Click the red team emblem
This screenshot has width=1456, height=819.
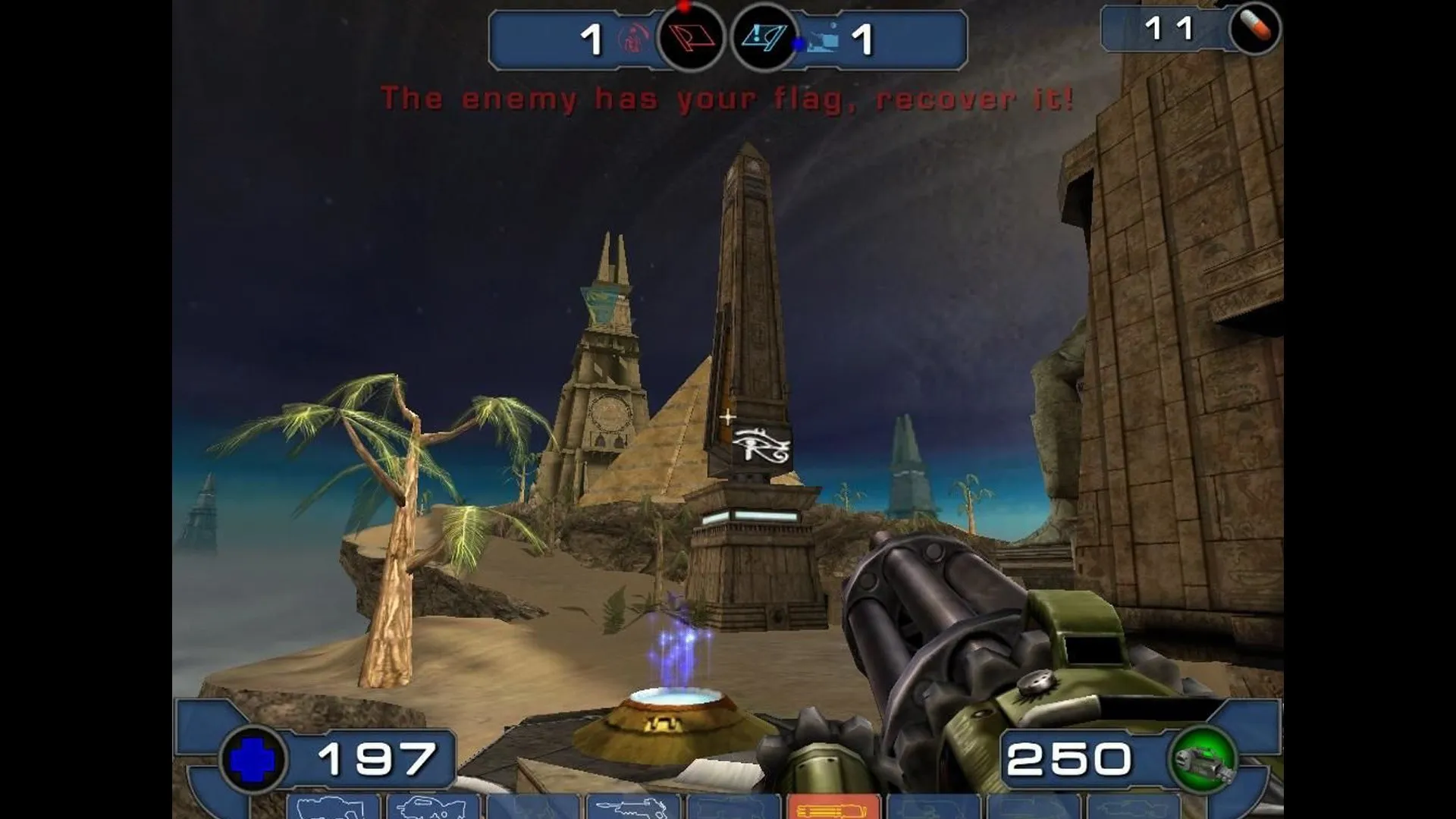coord(634,38)
